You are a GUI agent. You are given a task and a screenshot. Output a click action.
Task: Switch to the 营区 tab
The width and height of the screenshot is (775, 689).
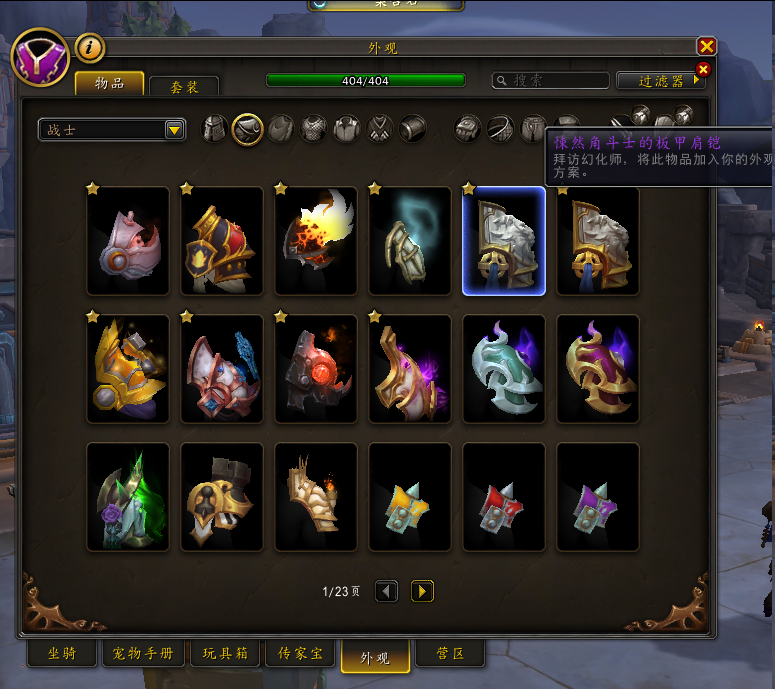pos(449,655)
